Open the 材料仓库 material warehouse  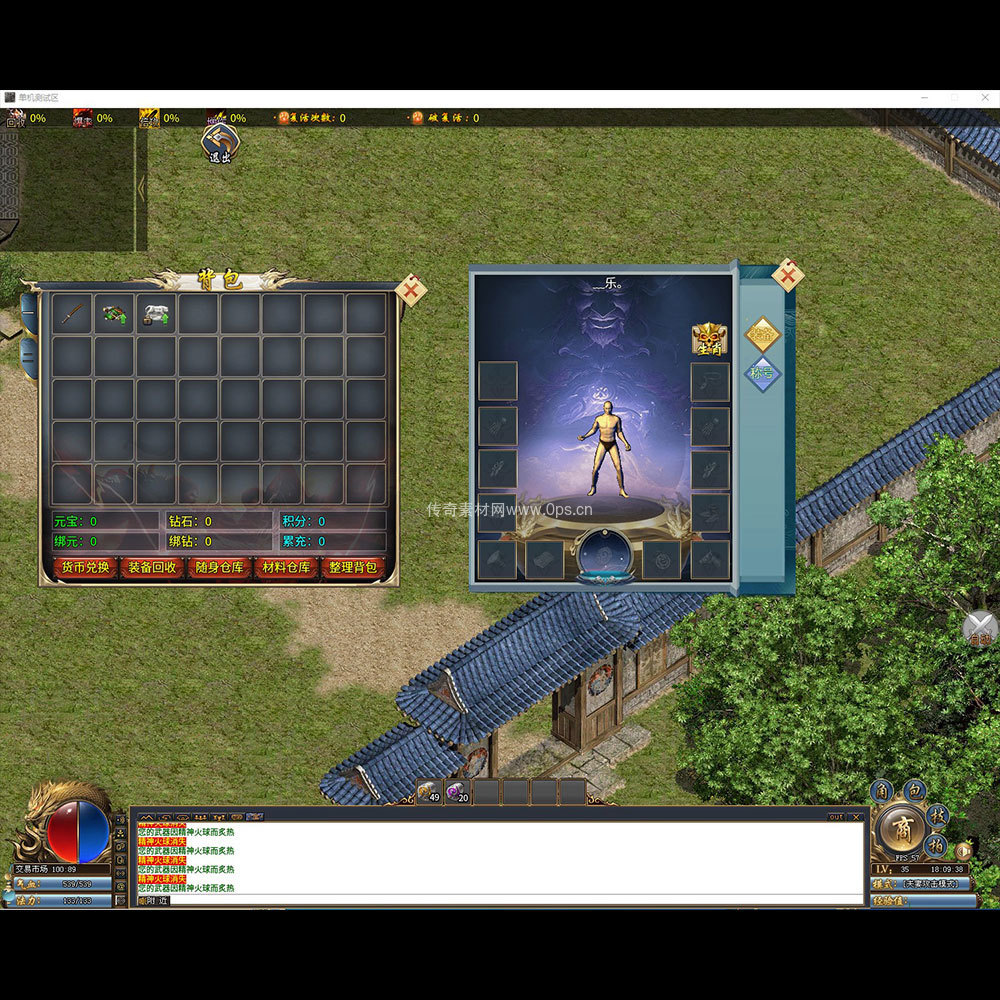point(286,567)
